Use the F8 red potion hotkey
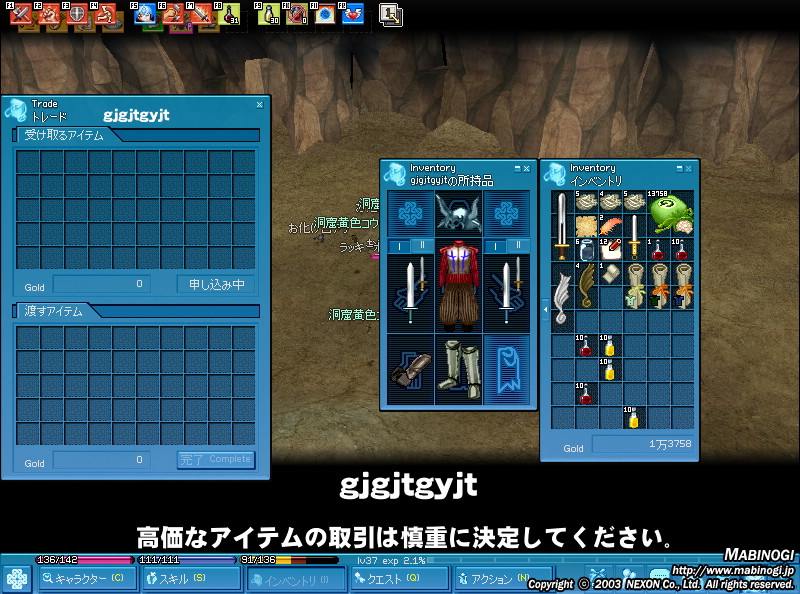The width and height of the screenshot is (800, 594). pos(231,15)
